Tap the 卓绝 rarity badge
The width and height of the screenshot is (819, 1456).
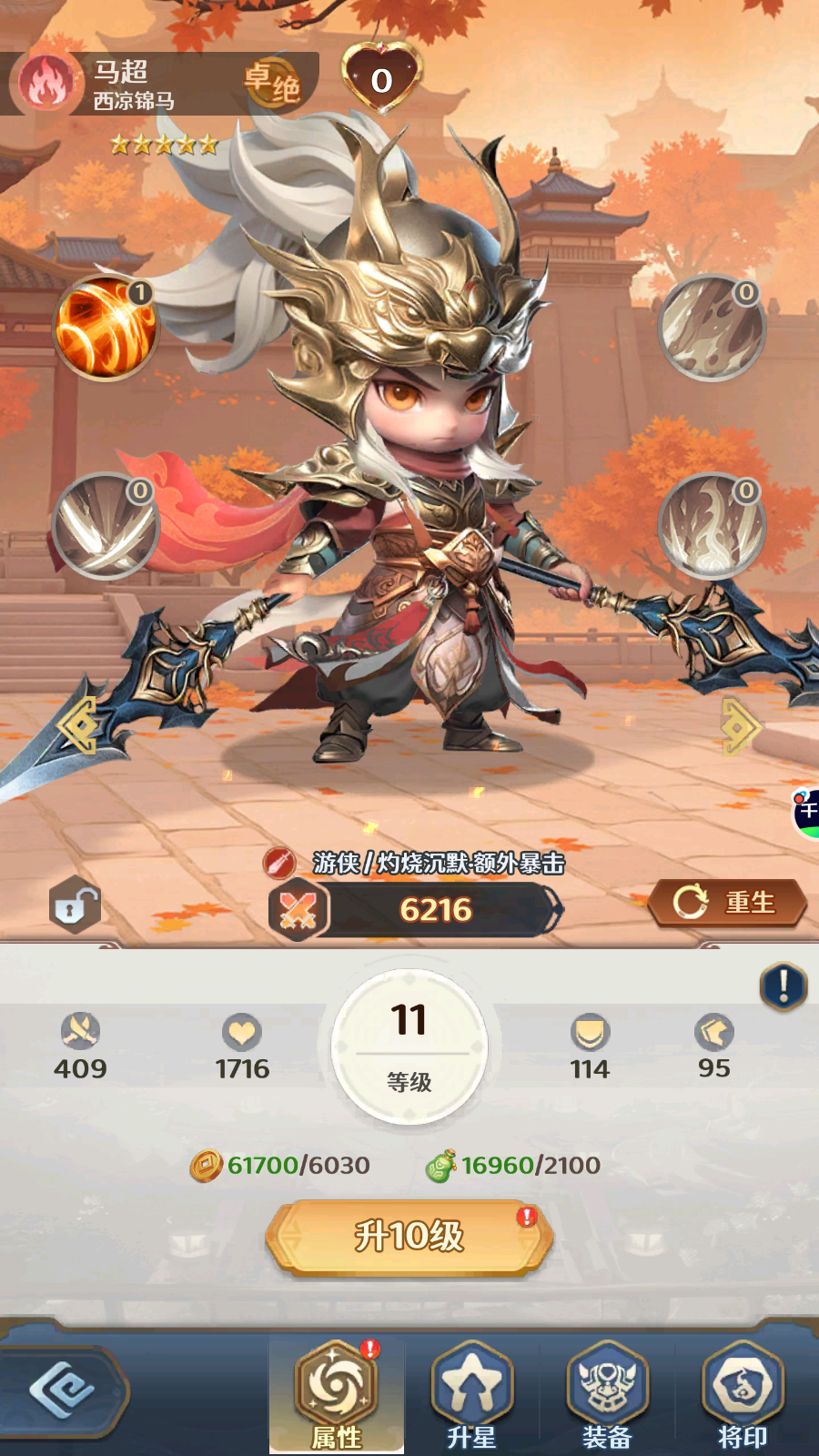pos(273,84)
